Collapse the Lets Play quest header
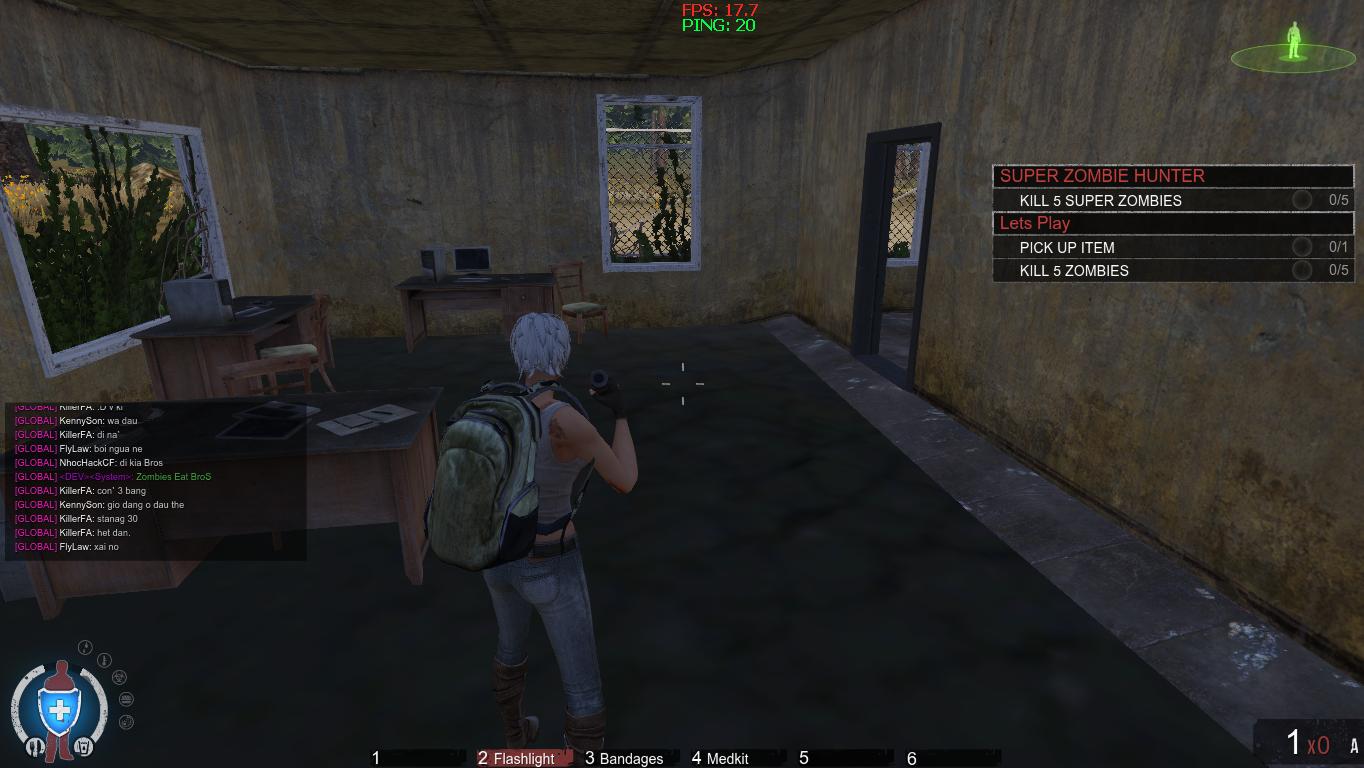This screenshot has width=1364, height=768. pyautogui.click(x=1035, y=223)
